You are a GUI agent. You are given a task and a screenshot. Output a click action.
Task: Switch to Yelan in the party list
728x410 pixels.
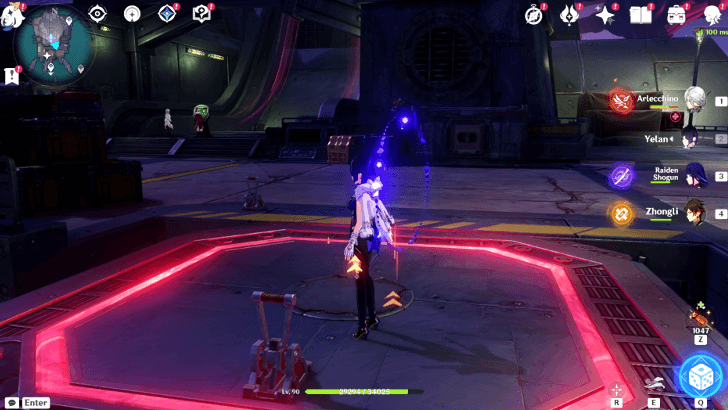click(x=692, y=139)
